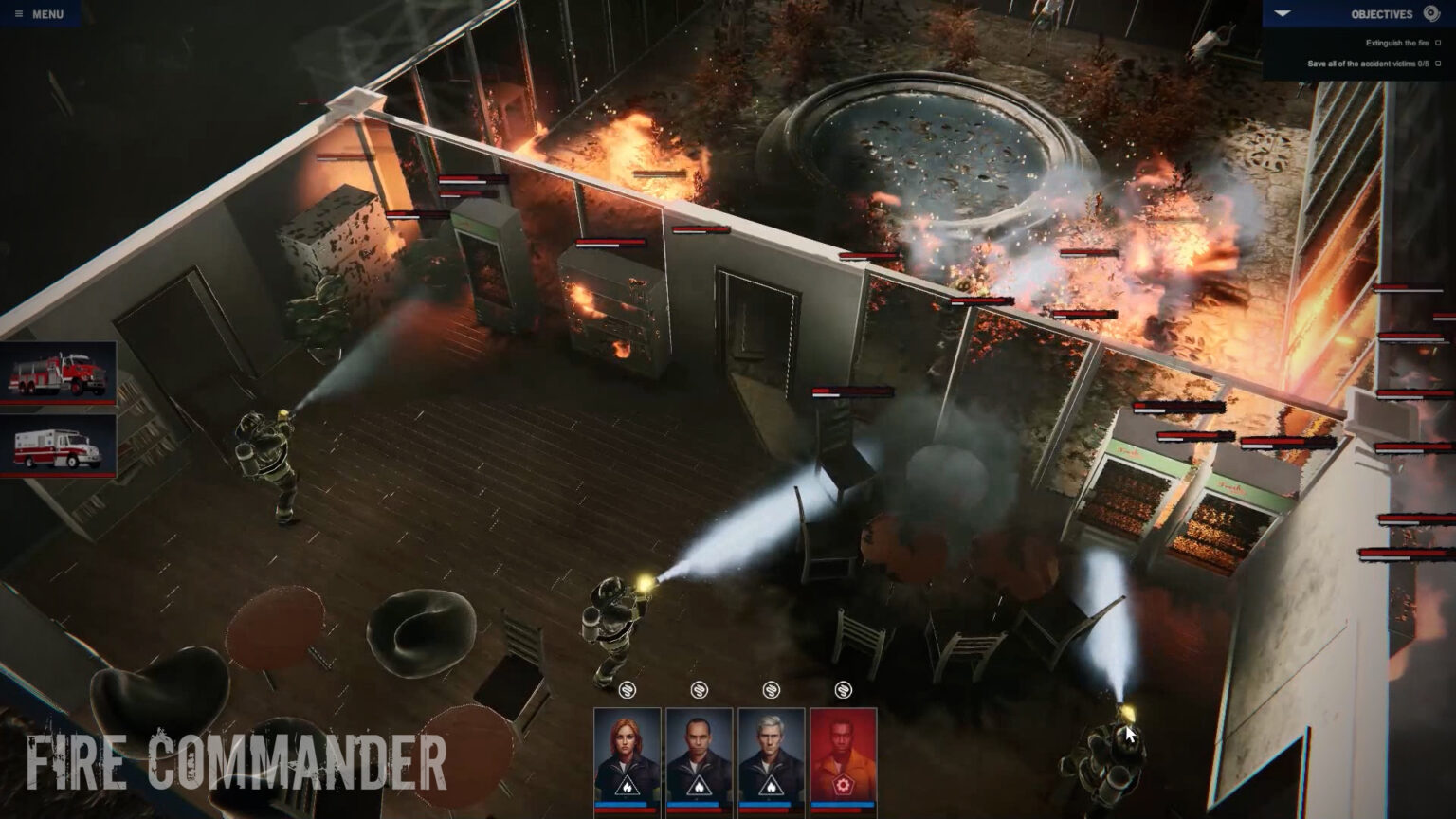Check off the Extinguish the fire objective
Viewport: 1456px width, 819px height.
point(1439,43)
